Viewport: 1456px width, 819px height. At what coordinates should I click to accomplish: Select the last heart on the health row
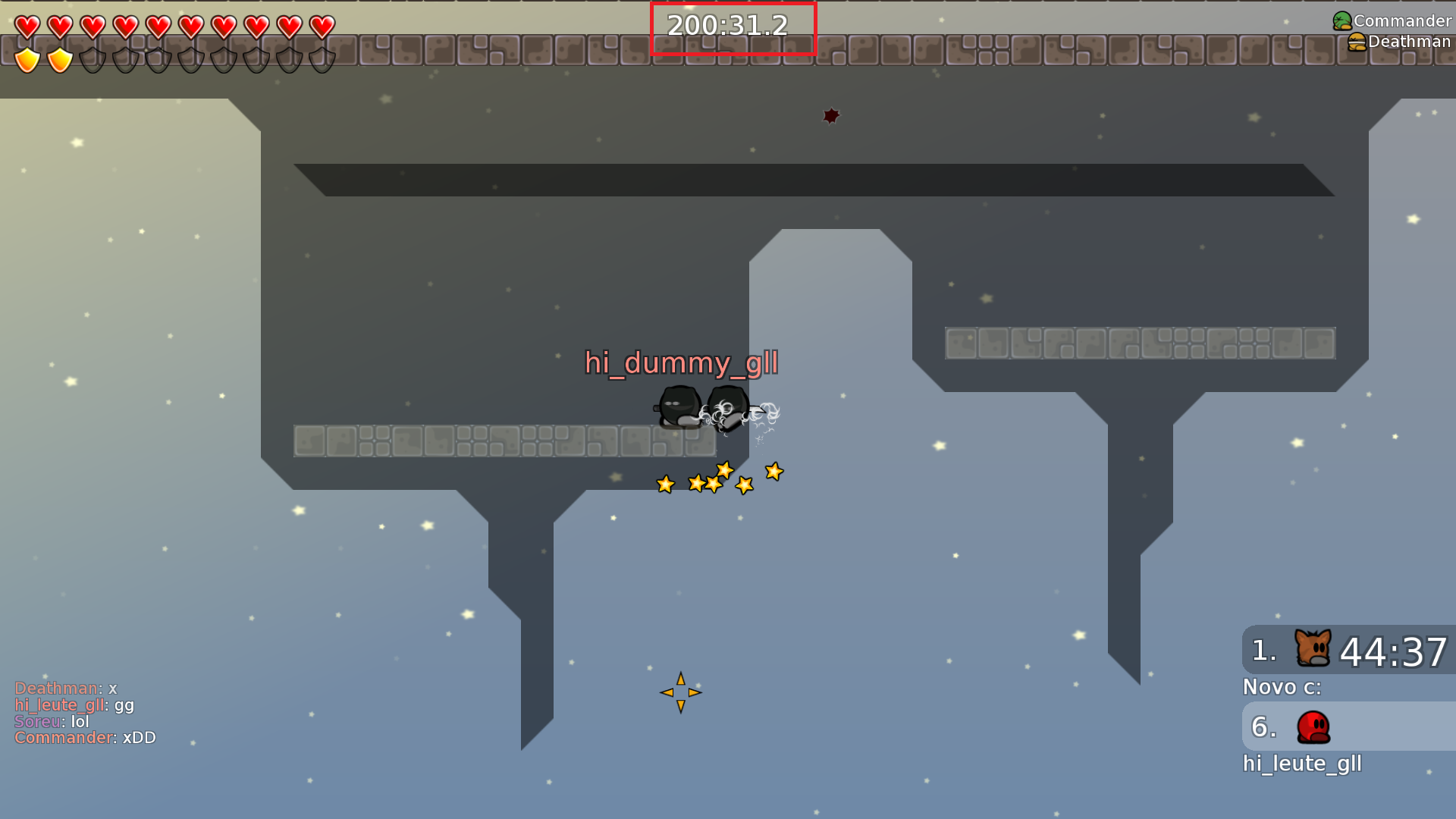point(323,26)
